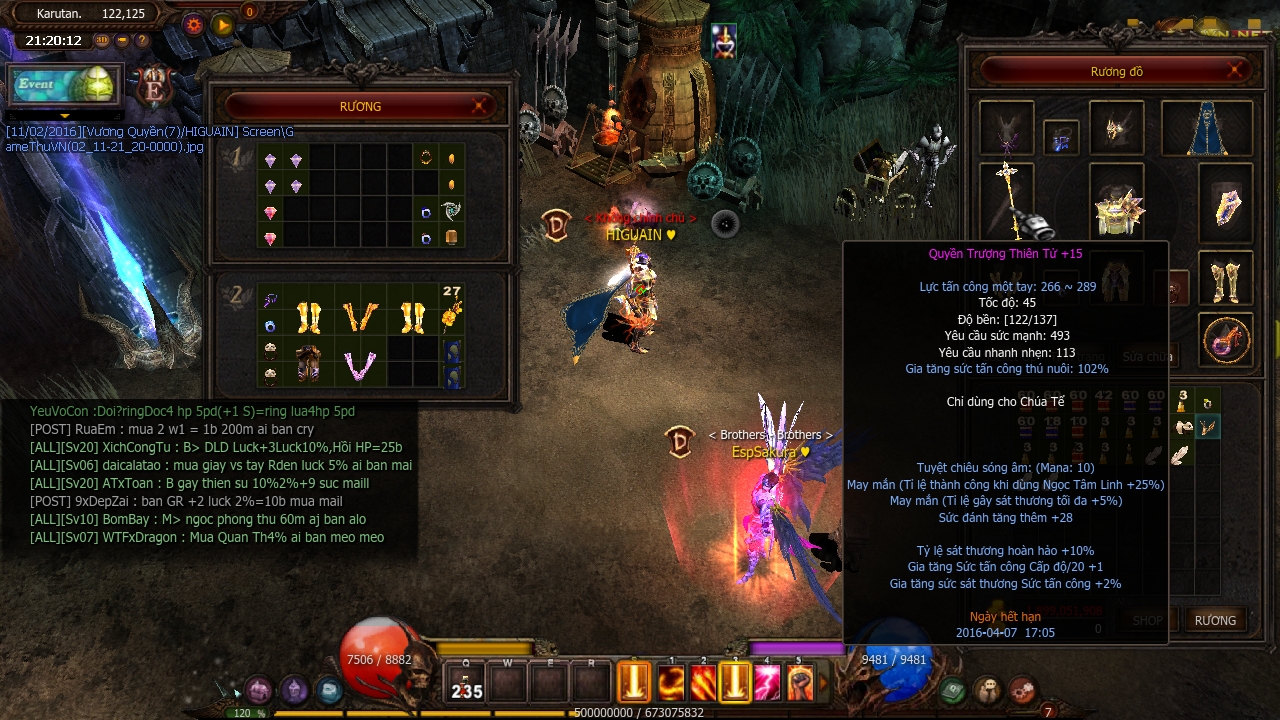Activate the swirling fire skill in slot 1
Viewport: 1280px width, 720px height.
click(671, 683)
